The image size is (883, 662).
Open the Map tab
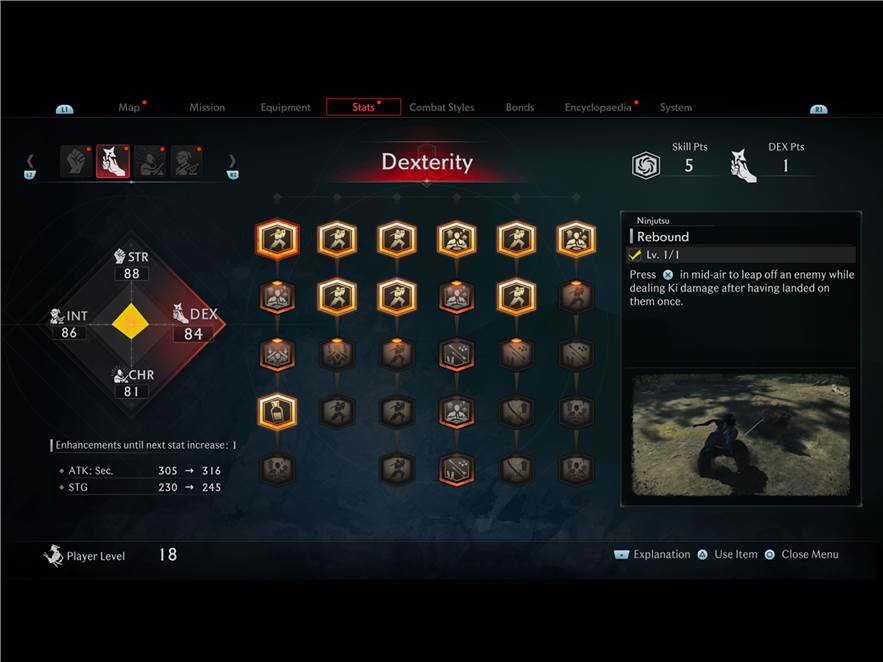tap(129, 107)
